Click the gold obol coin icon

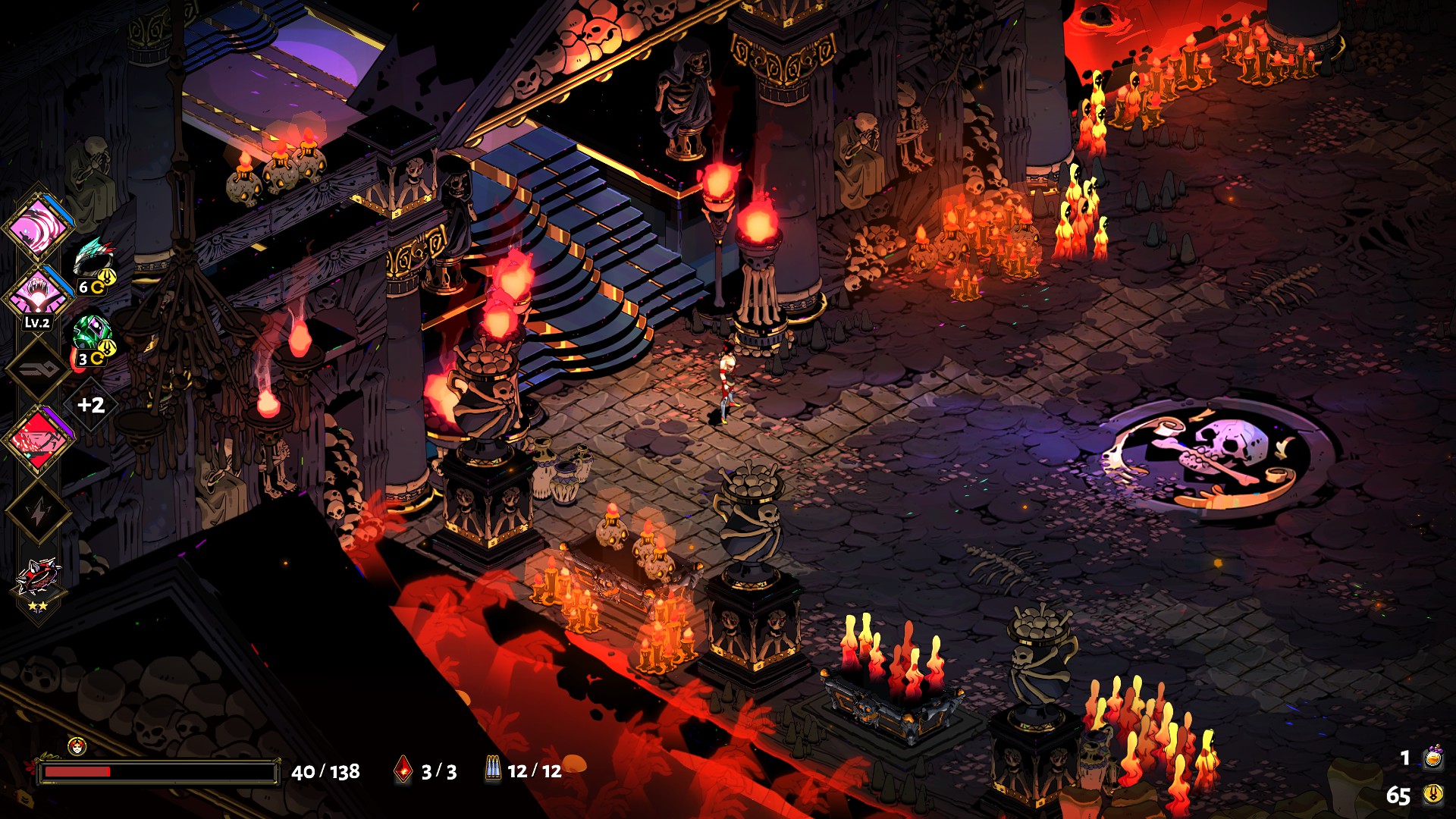(x=1432, y=794)
